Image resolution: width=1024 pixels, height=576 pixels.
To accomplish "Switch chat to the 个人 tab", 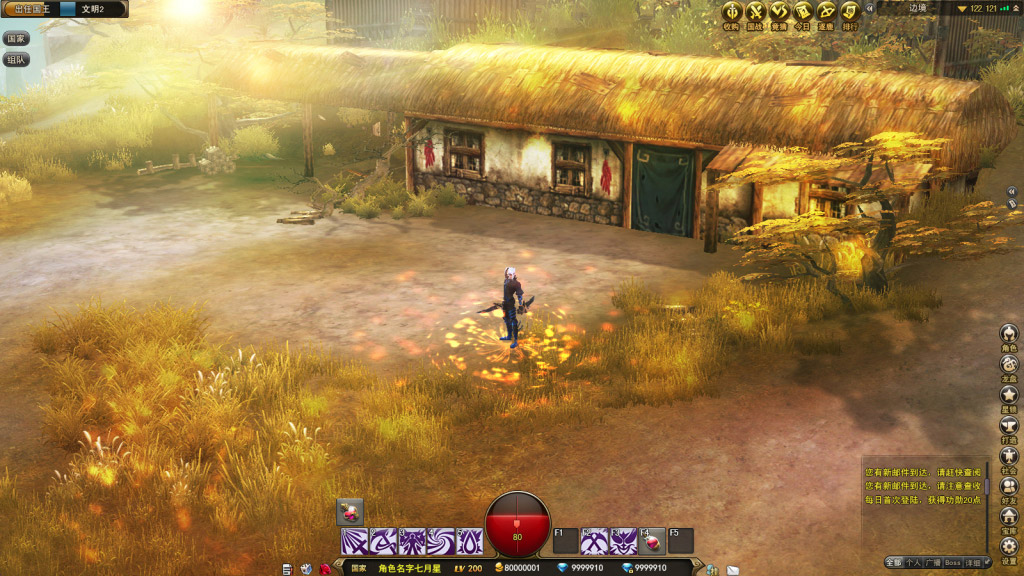I will [913, 563].
